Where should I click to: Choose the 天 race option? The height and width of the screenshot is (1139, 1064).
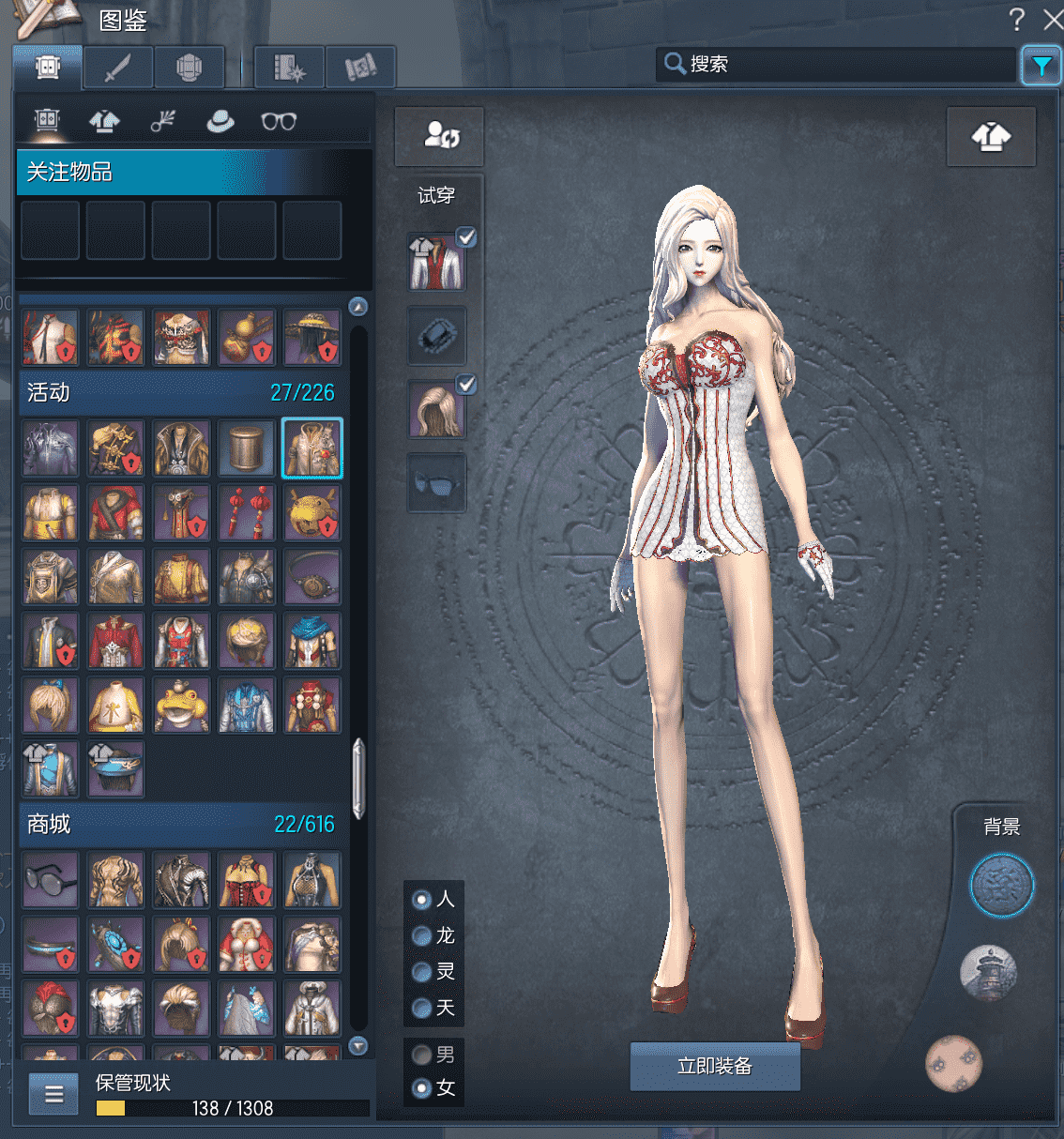(422, 1008)
